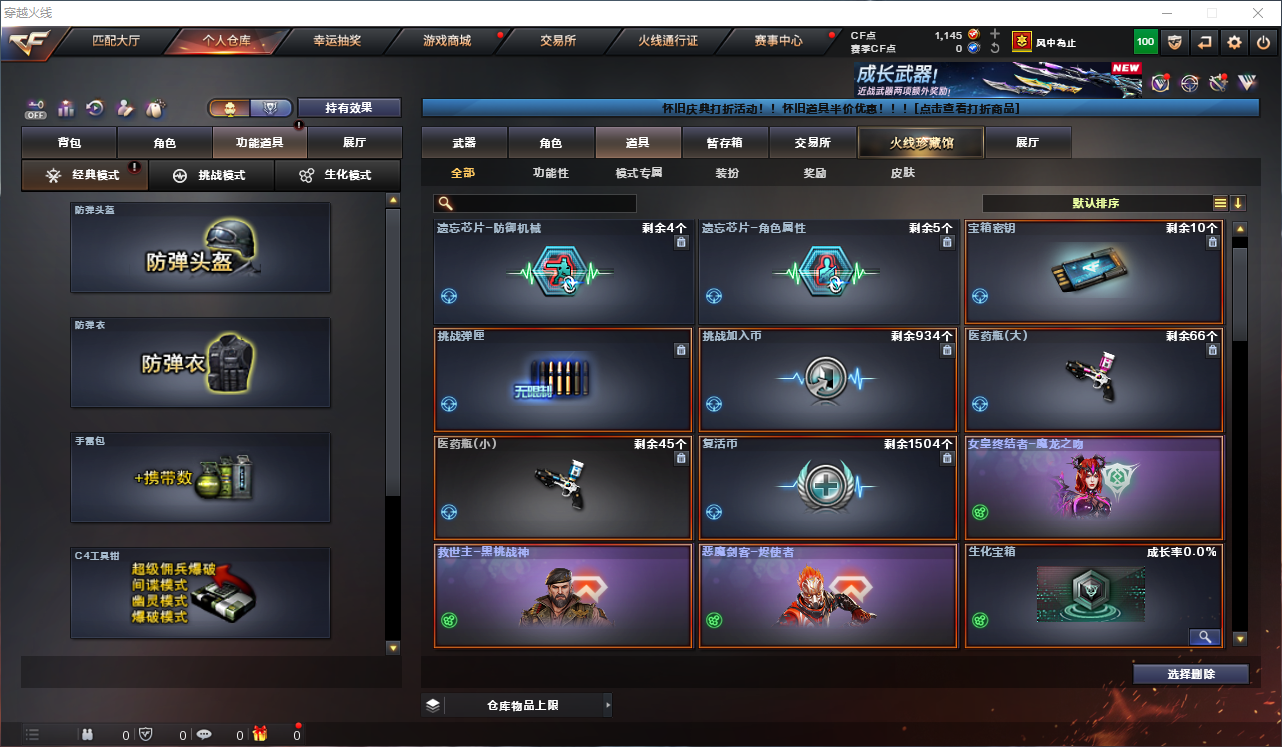The image size is (1282, 747).
Task: Click the power button icon near settings
Action: (1261, 42)
